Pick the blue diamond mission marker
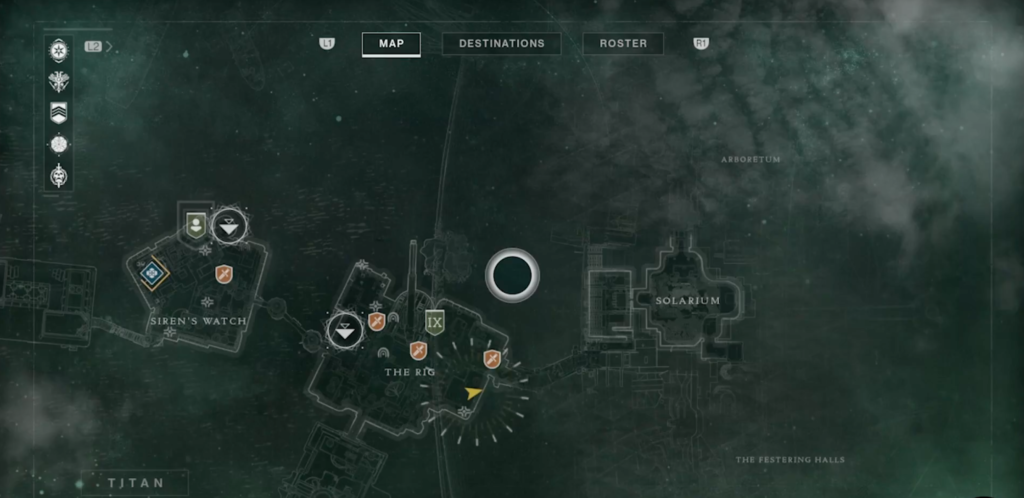1024x498 pixels. (153, 271)
